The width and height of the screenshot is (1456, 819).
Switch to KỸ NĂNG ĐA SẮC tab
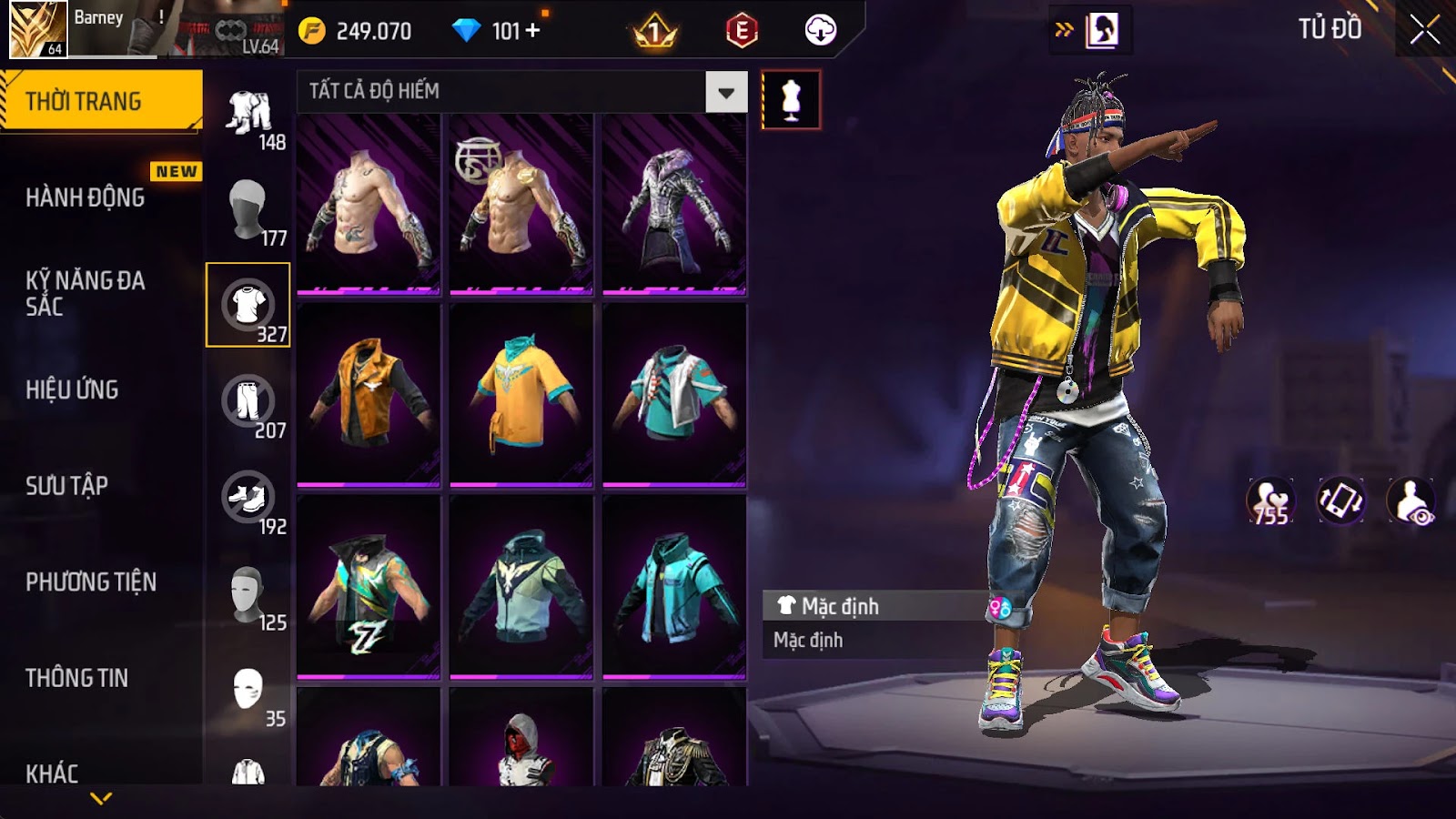click(x=86, y=293)
